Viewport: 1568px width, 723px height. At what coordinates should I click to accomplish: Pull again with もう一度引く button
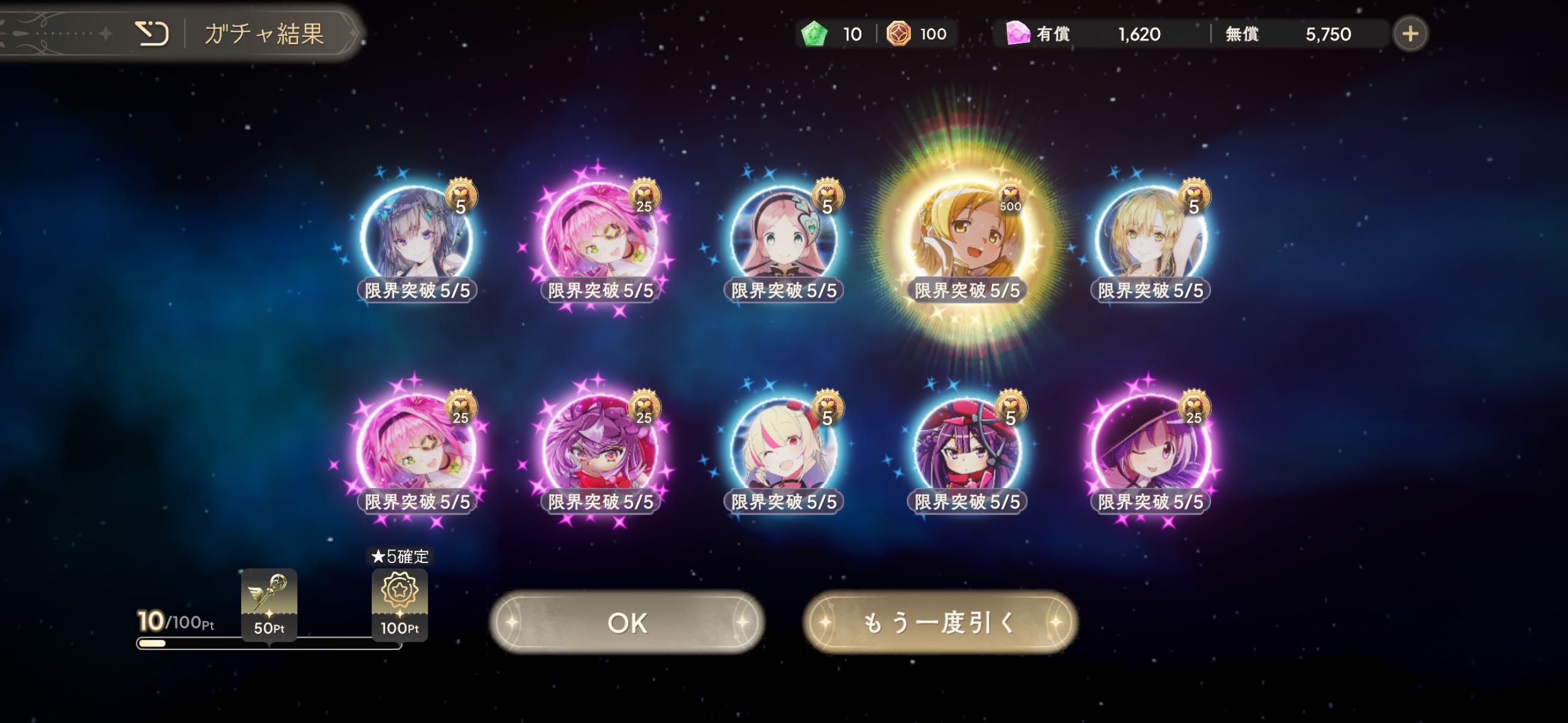[x=940, y=622]
